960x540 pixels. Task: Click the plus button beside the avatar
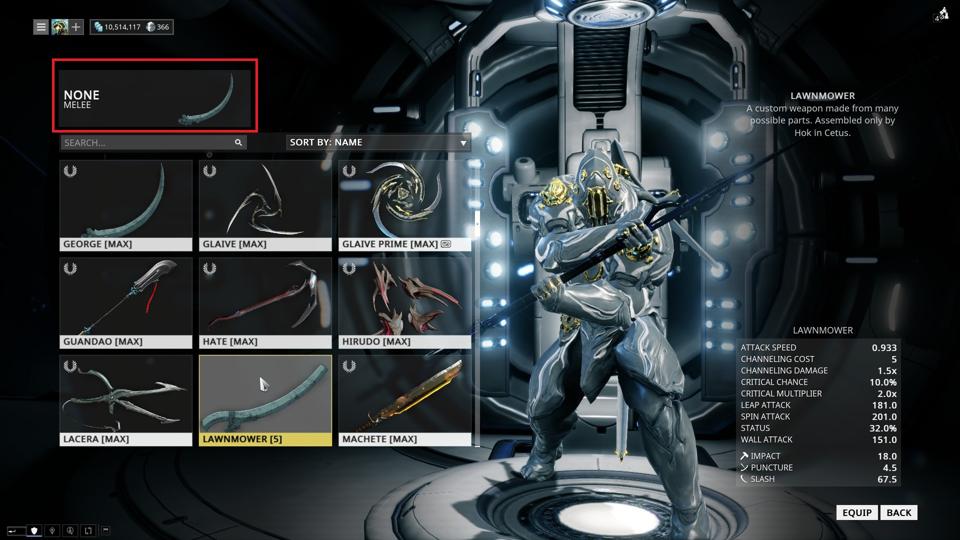(x=76, y=27)
